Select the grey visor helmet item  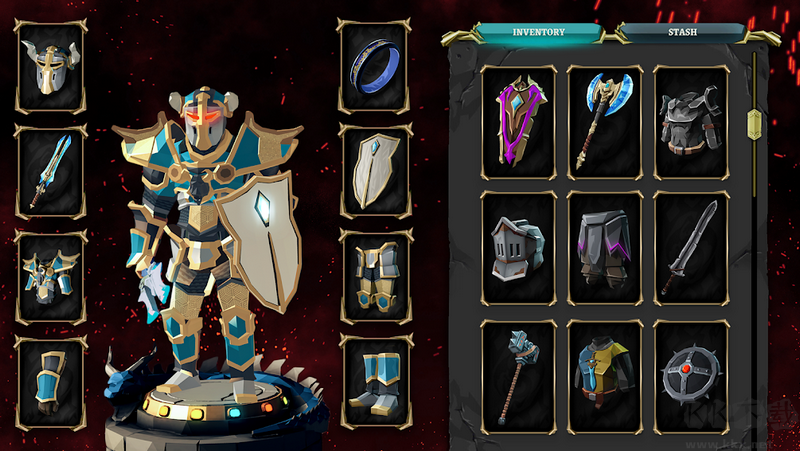tap(519, 249)
